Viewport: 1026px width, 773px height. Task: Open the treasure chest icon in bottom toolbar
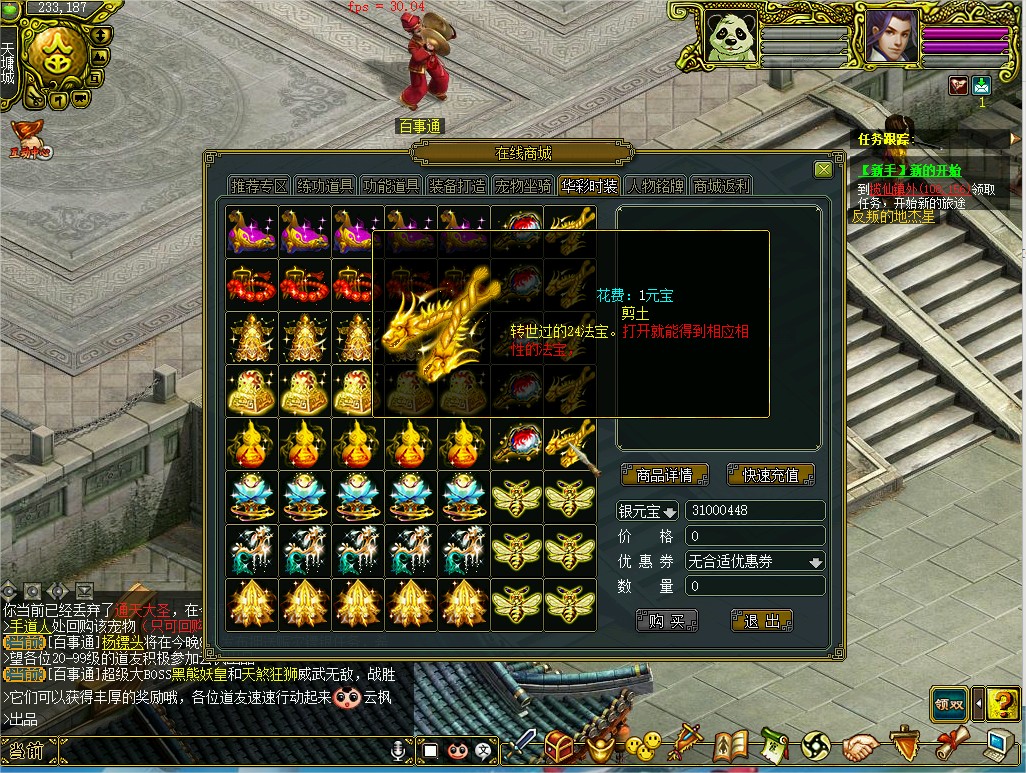pyautogui.click(x=560, y=746)
